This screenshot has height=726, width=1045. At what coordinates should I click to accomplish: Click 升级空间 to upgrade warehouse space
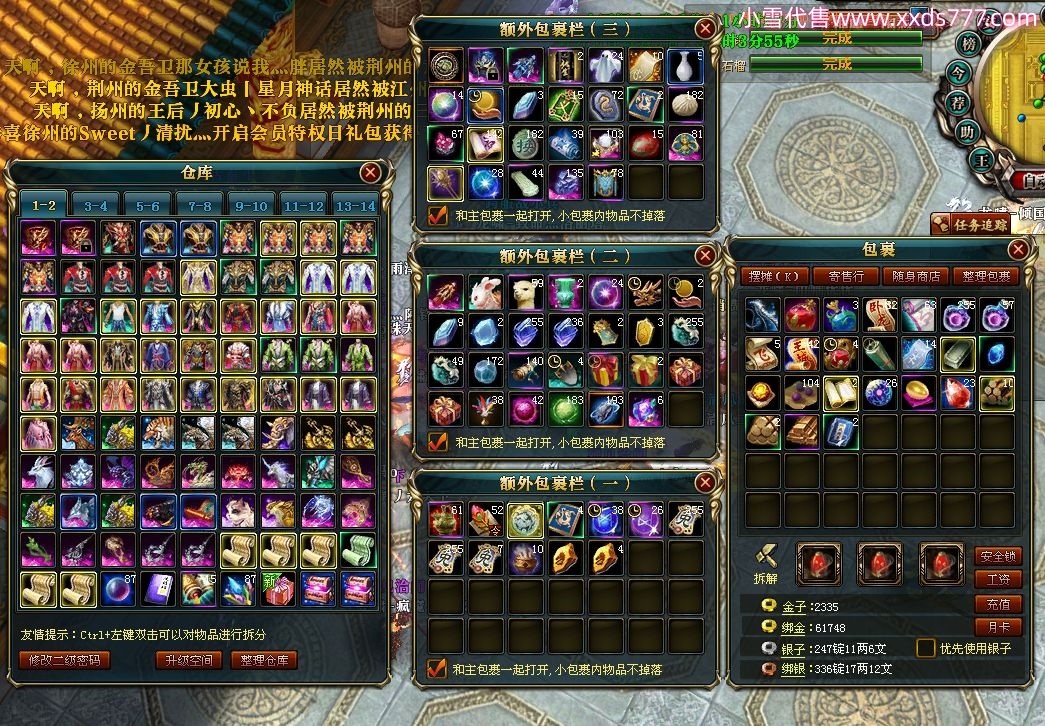click(189, 660)
